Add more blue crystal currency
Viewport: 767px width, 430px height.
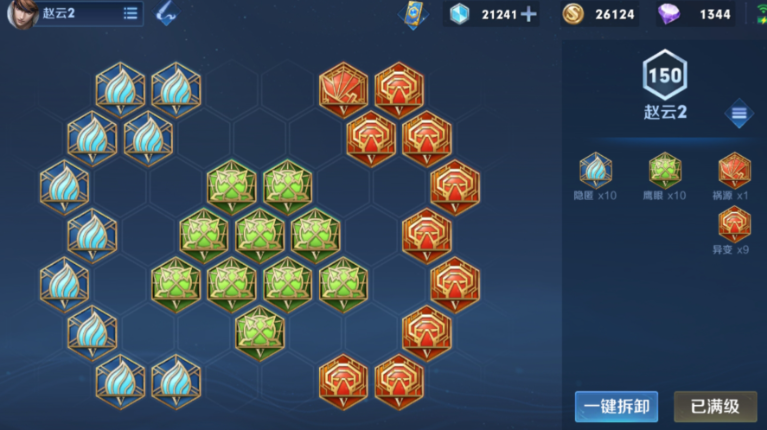click(x=529, y=14)
